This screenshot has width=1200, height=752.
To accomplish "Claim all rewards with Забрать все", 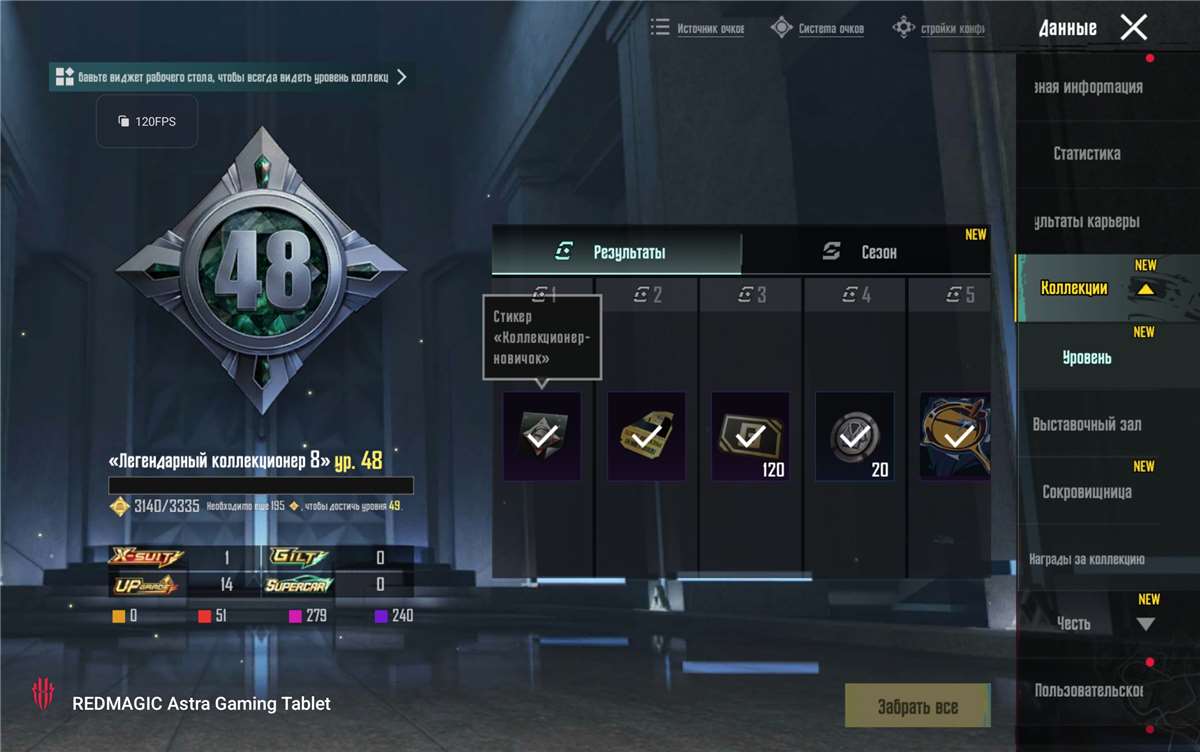I will 917,707.
